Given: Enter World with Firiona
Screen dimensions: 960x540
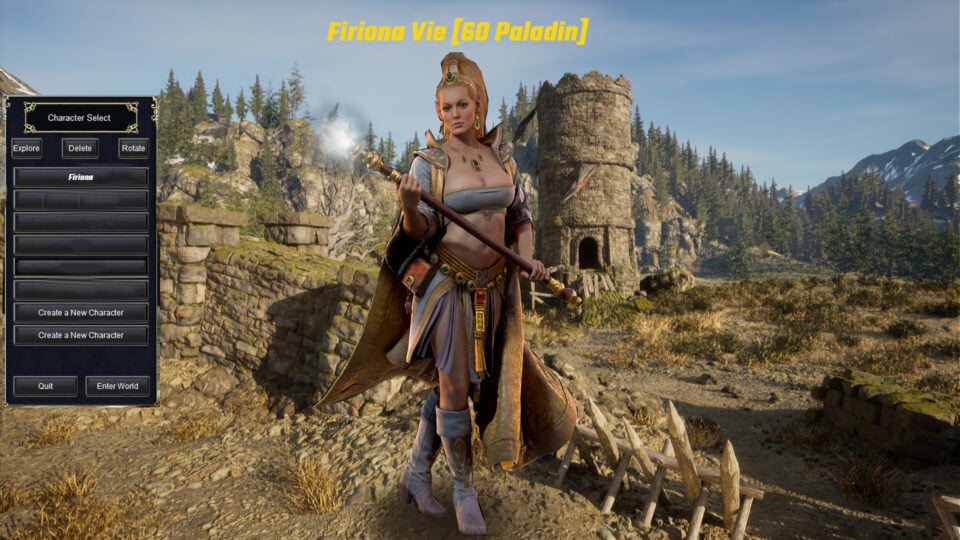Looking at the screenshot, I should click(x=118, y=386).
